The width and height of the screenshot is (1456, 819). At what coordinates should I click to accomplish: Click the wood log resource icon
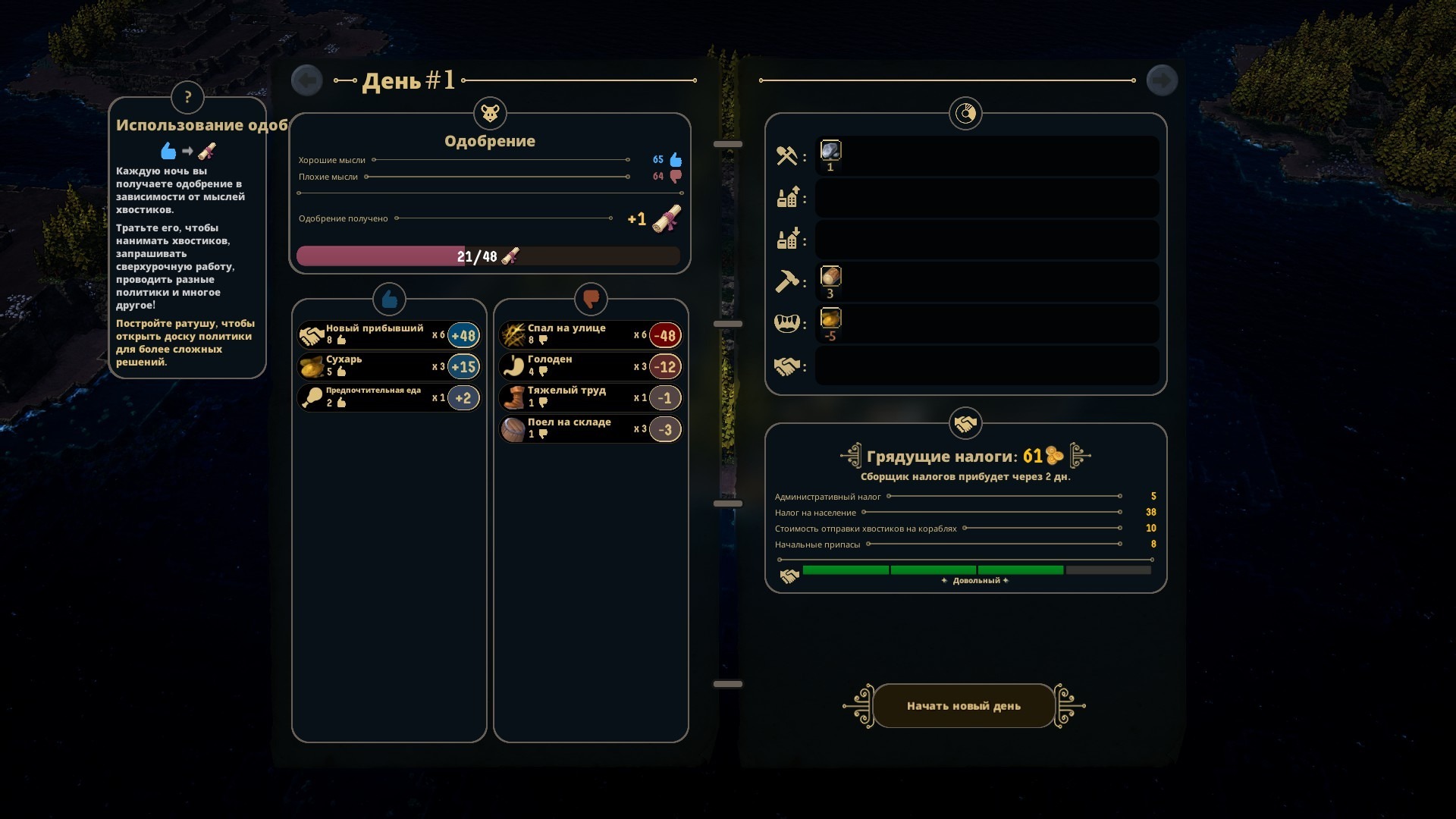tap(830, 277)
